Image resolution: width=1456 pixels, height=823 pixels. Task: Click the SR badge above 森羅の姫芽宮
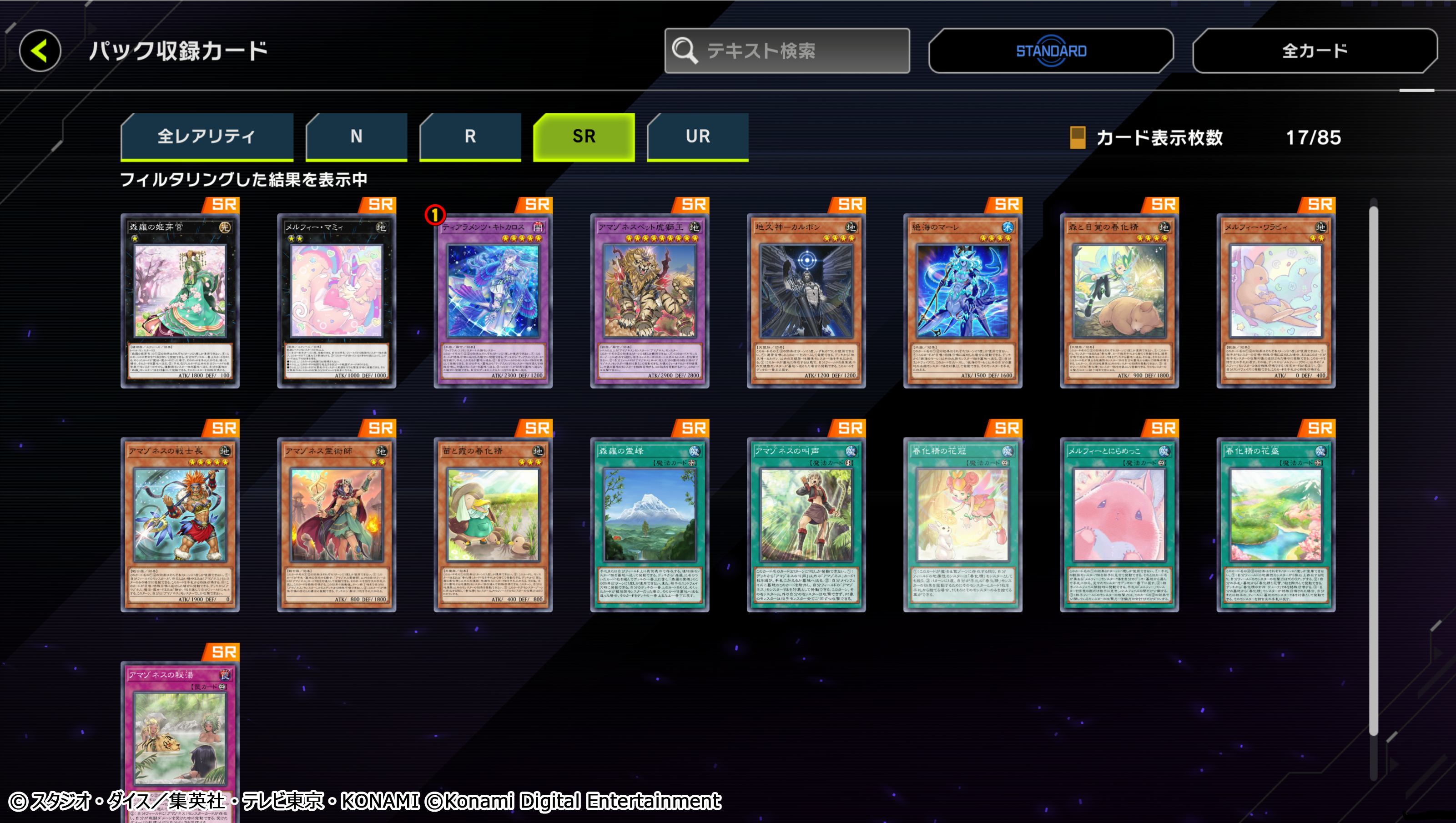pyautogui.click(x=226, y=204)
